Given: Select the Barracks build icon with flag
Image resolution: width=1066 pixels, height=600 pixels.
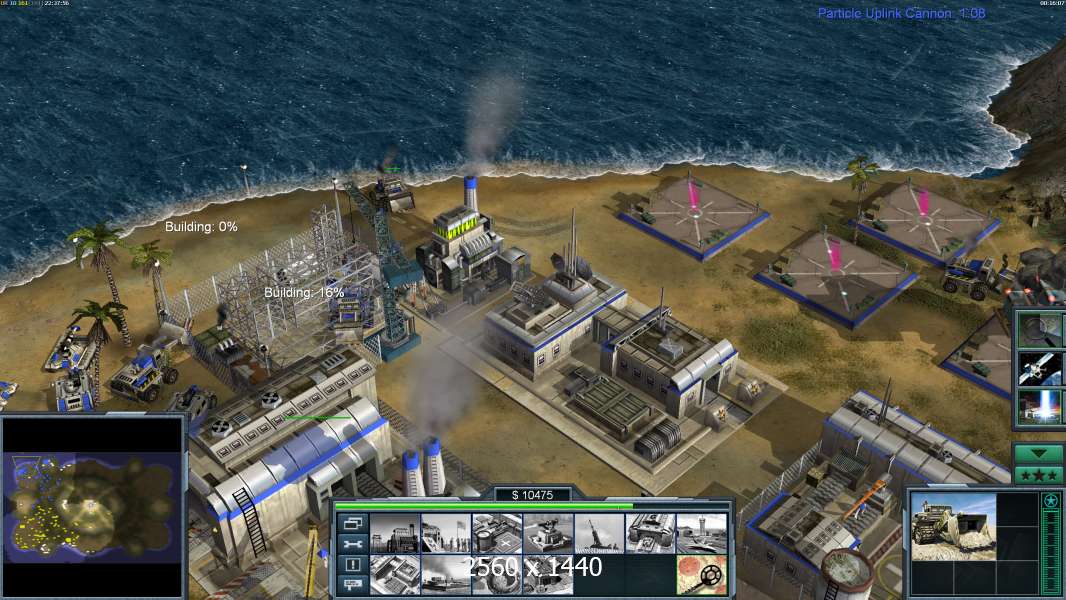Looking at the screenshot, I should [445, 534].
